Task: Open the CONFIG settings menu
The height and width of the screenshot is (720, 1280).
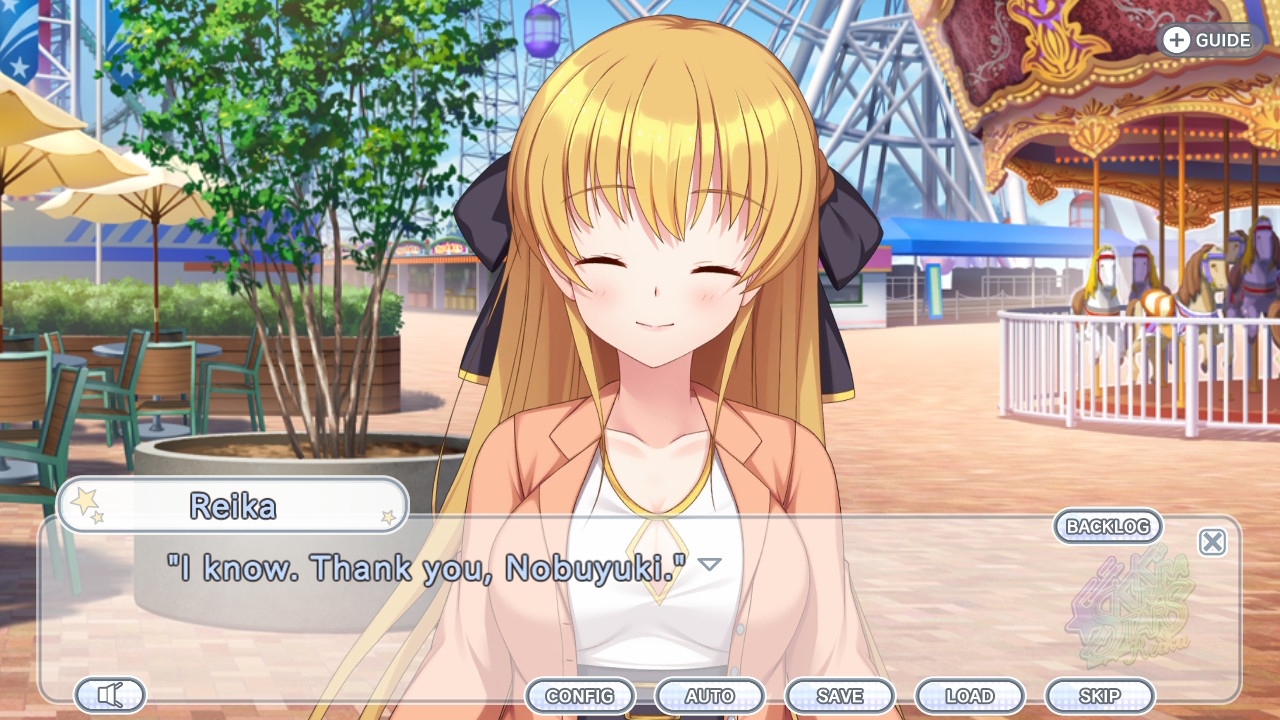Action: (582, 695)
